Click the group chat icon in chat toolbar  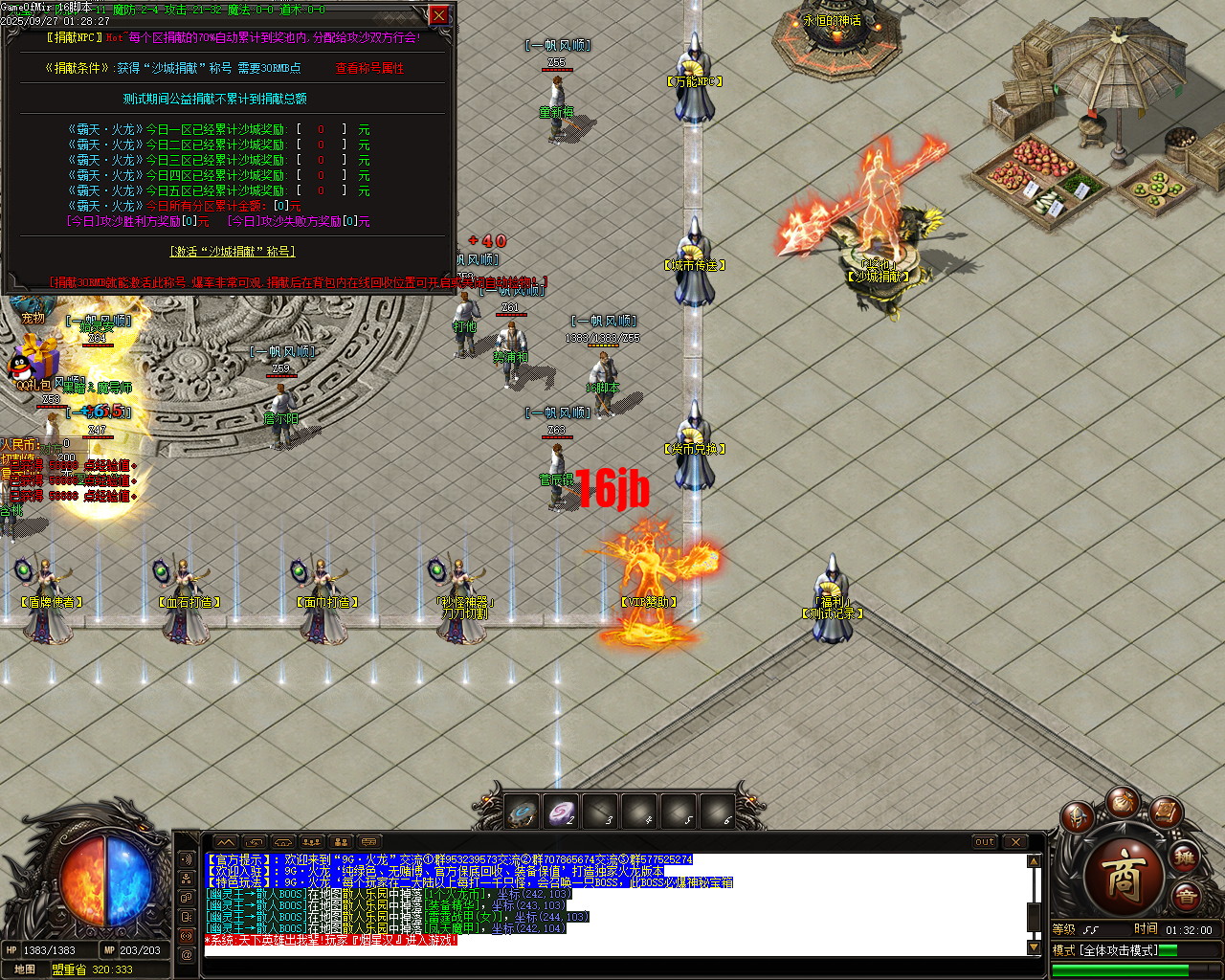coord(312,842)
